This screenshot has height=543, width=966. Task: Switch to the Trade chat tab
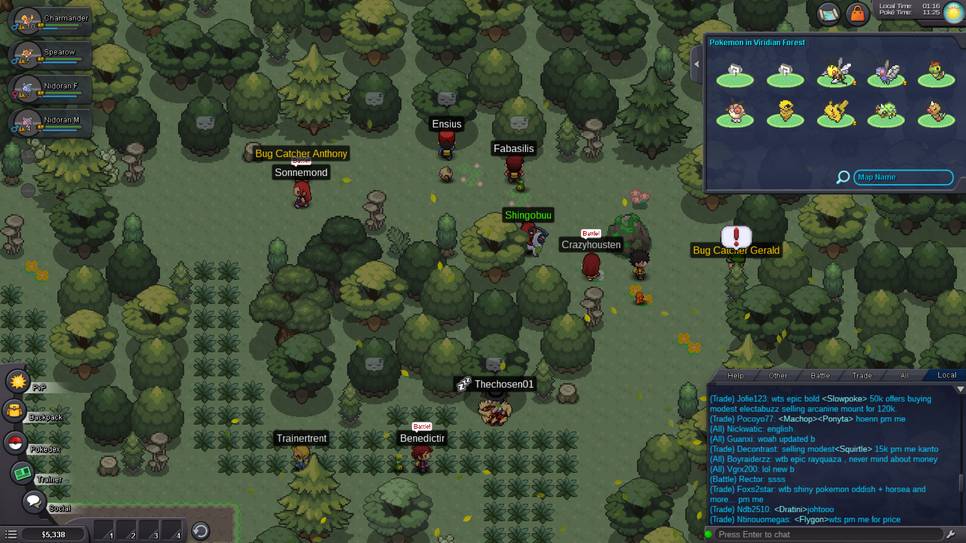[861, 376]
